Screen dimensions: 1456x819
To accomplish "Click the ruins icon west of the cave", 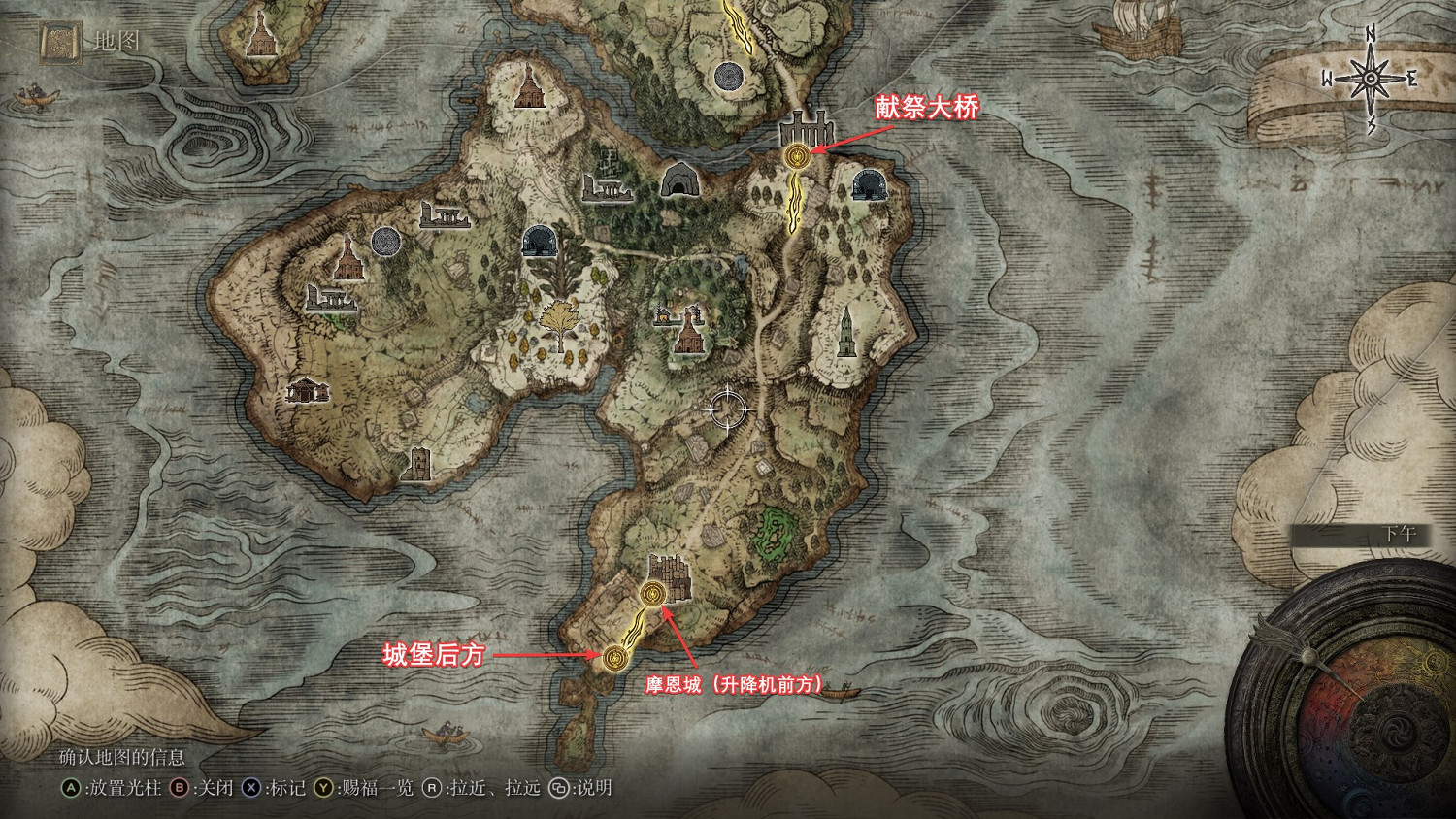I will pyautogui.click(x=607, y=189).
